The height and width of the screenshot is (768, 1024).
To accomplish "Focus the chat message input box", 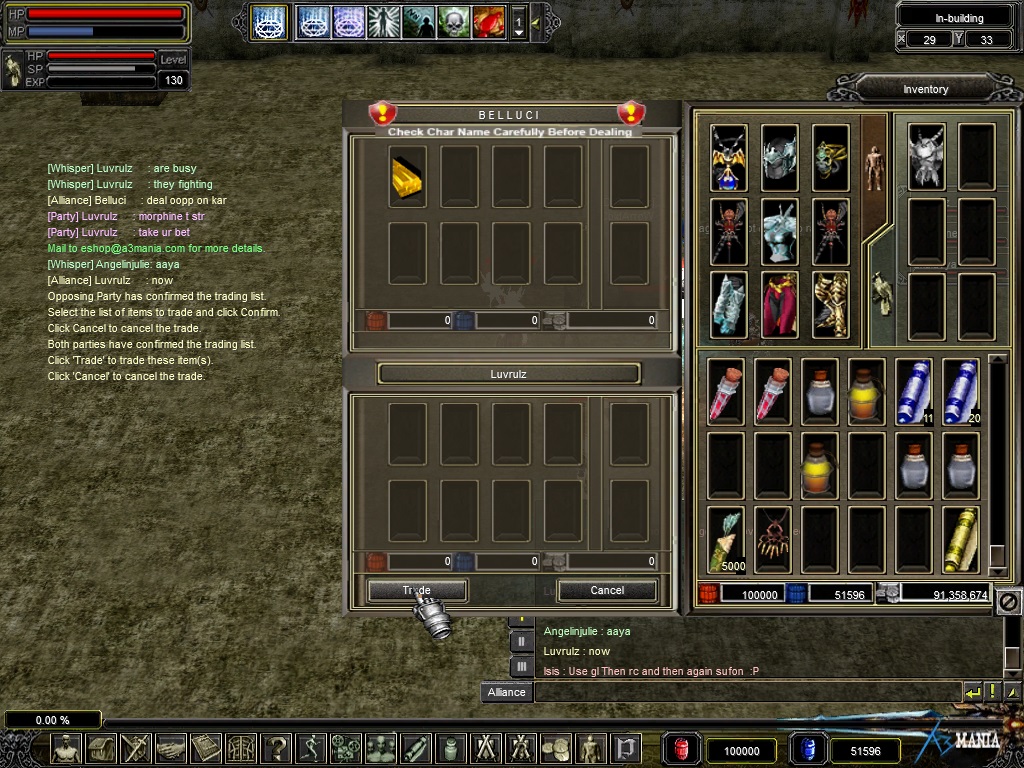I will (745, 692).
